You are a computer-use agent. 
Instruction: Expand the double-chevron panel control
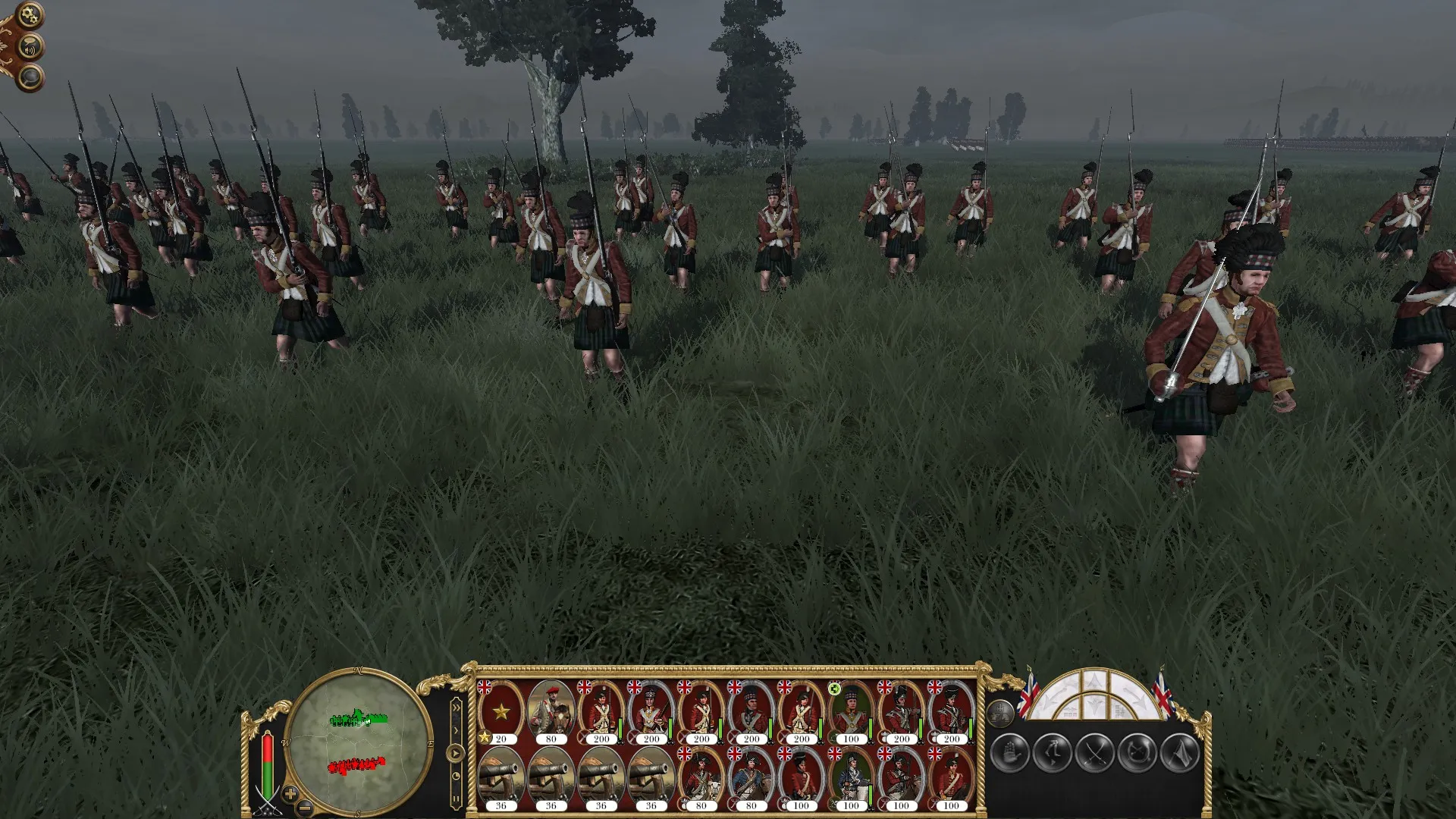[x=456, y=708]
